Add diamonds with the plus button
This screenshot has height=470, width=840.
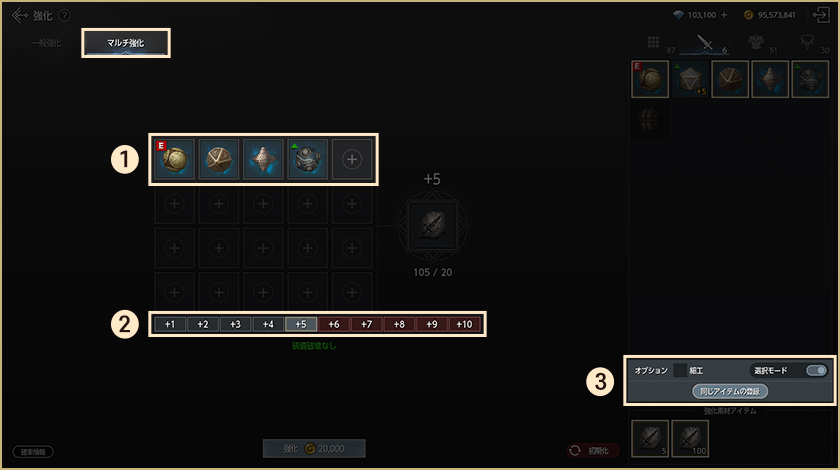[724, 15]
